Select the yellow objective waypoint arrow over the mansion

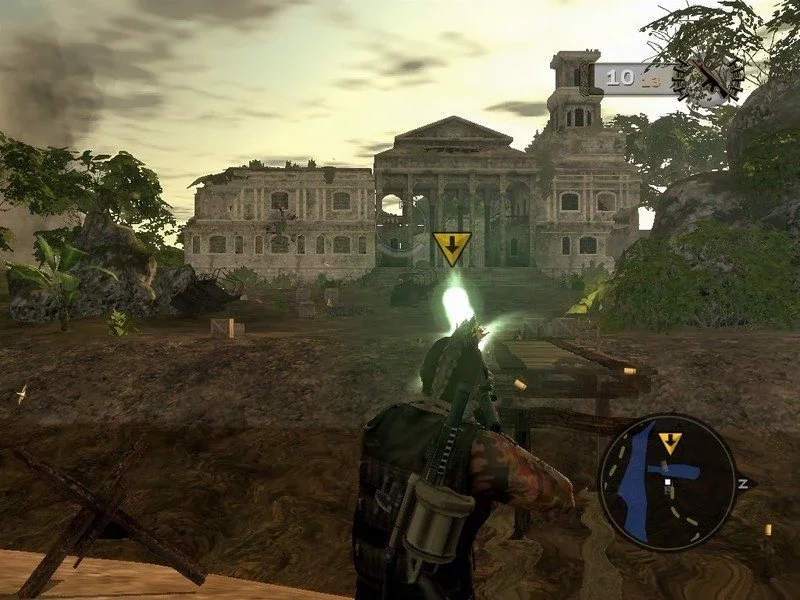click(452, 248)
